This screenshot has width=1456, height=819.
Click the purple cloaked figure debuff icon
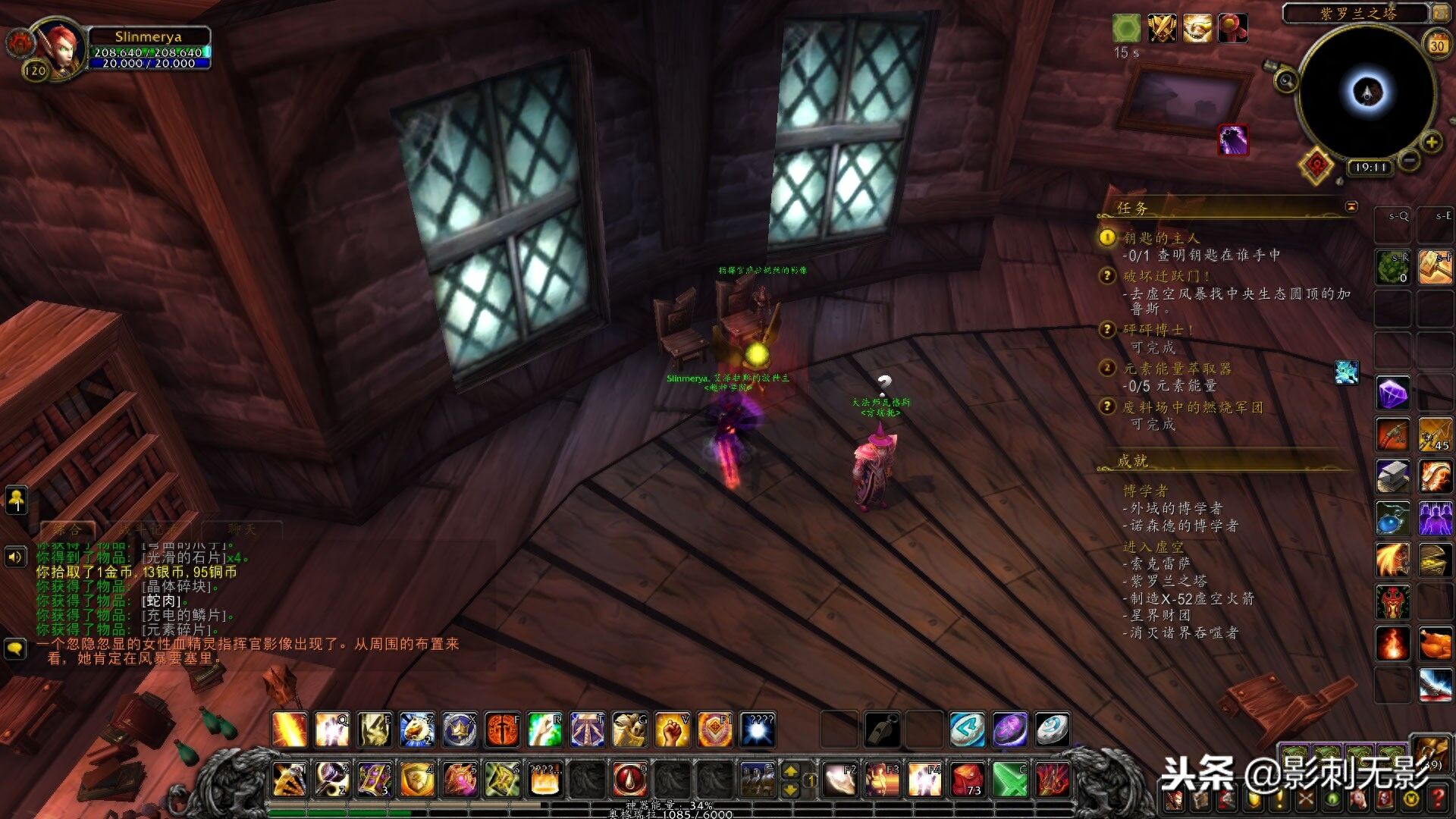tap(1233, 140)
